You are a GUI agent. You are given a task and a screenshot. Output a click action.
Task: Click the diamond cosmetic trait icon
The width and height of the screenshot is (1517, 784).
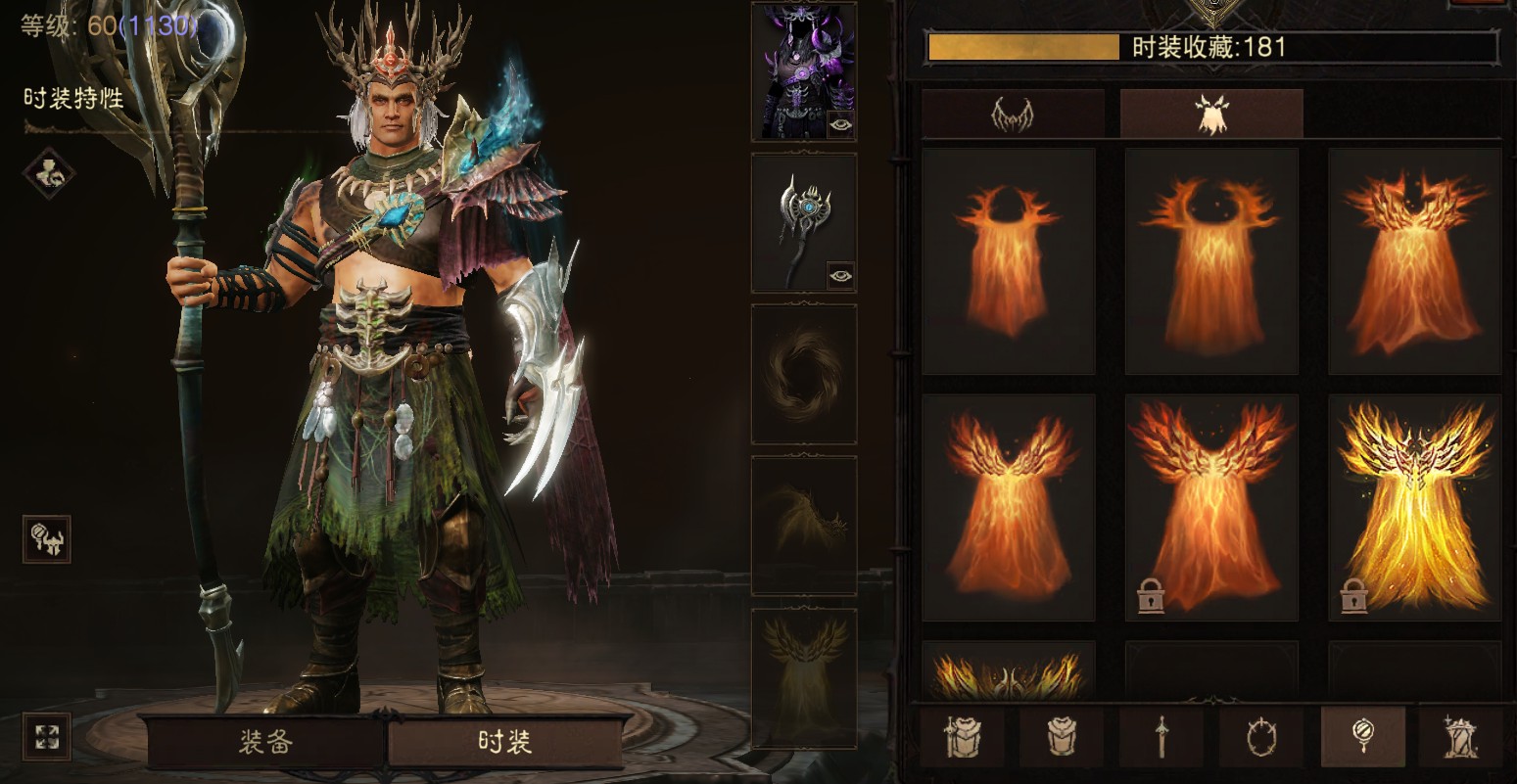click(x=48, y=173)
